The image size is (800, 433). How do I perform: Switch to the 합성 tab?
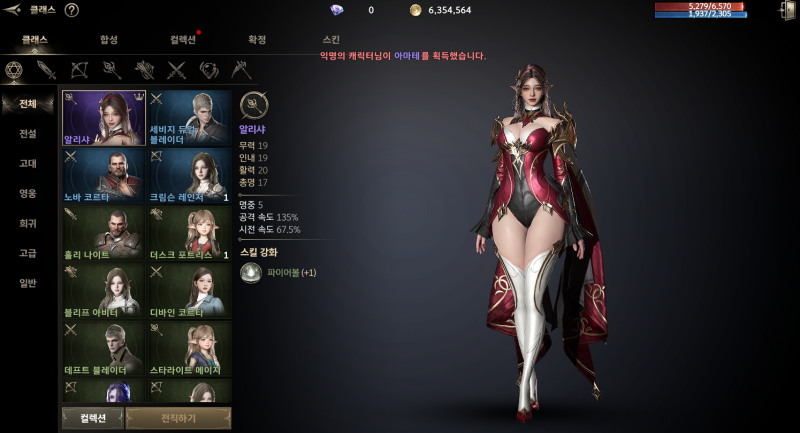(109, 40)
